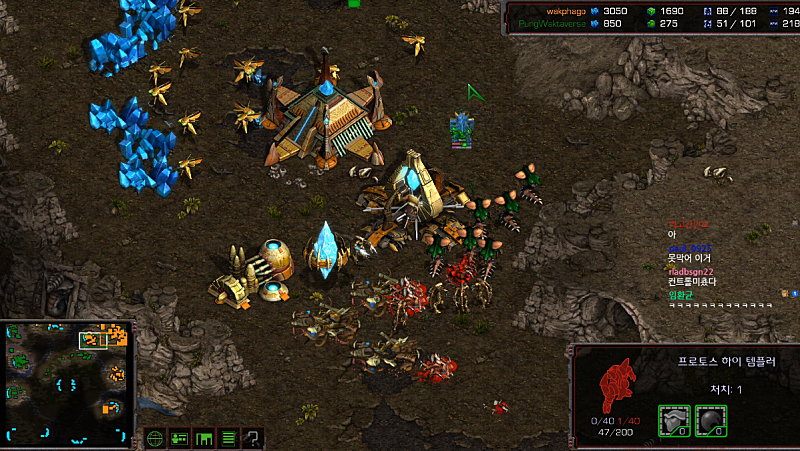Viewport: 800px width, 451px height.
Task: Click the armor upgrade icon
Action: 673,420
